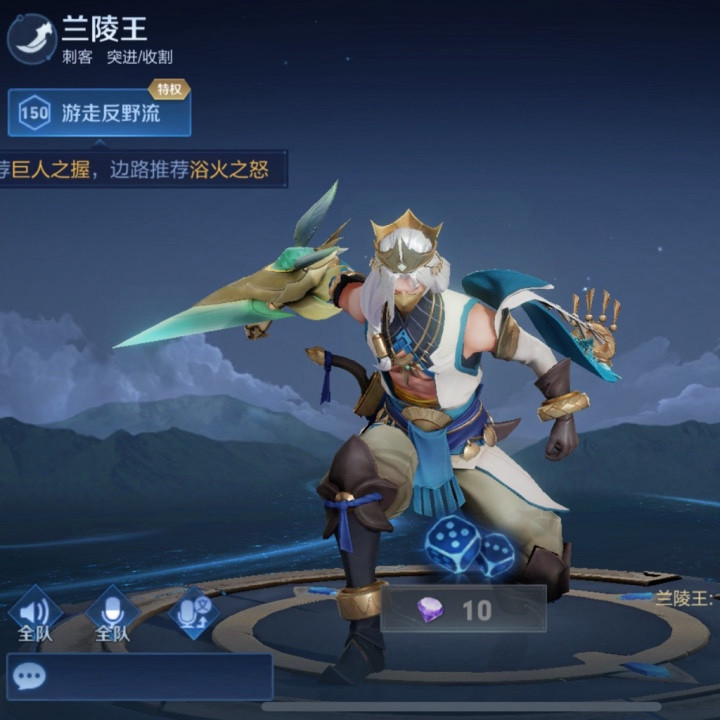Screen dimensions: 720x720
Task: Click the 兰陵王 assassin class icon
Action: coord(31,39)
